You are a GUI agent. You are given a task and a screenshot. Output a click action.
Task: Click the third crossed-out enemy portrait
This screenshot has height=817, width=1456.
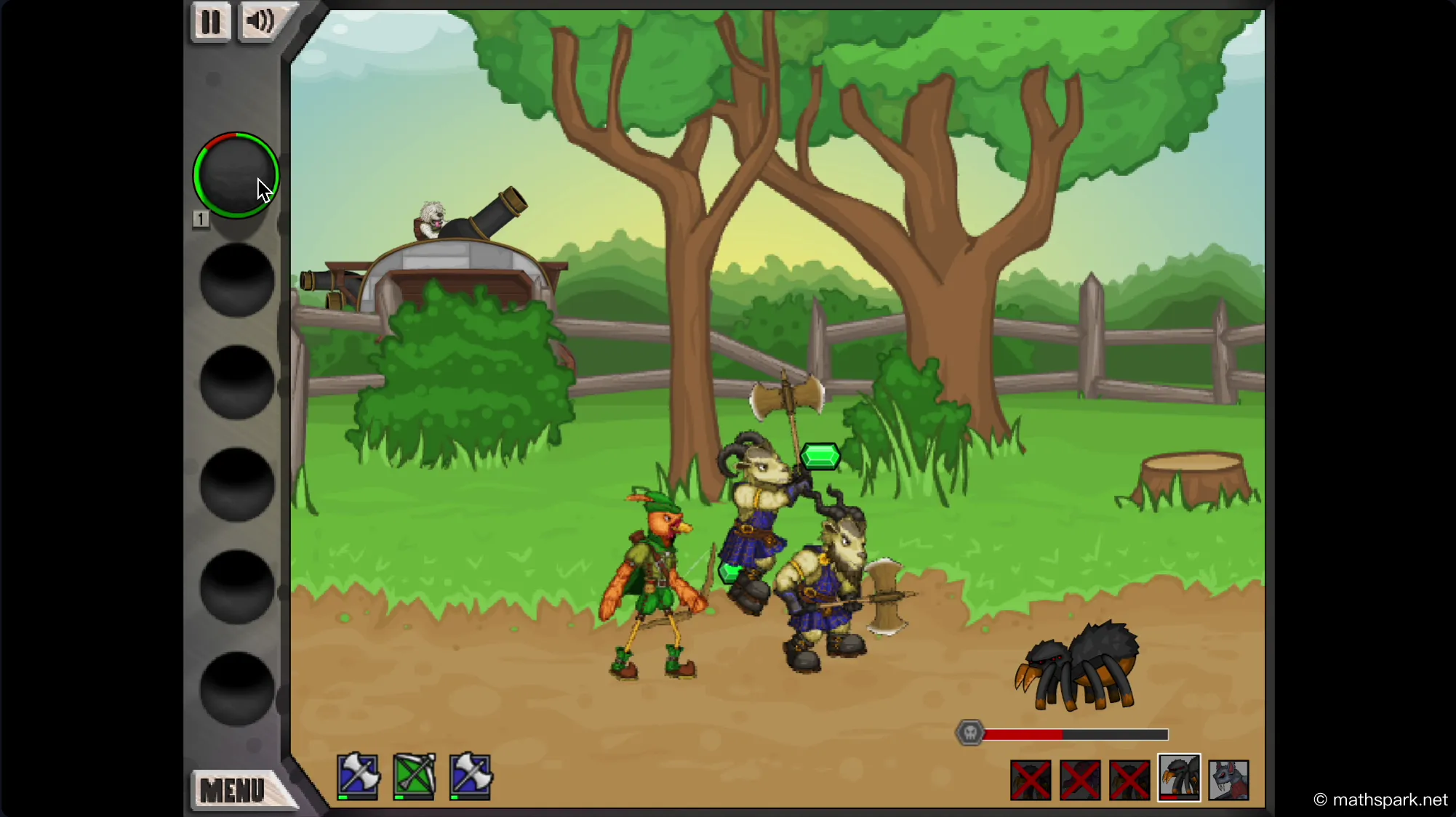(x=1129, y=779)
